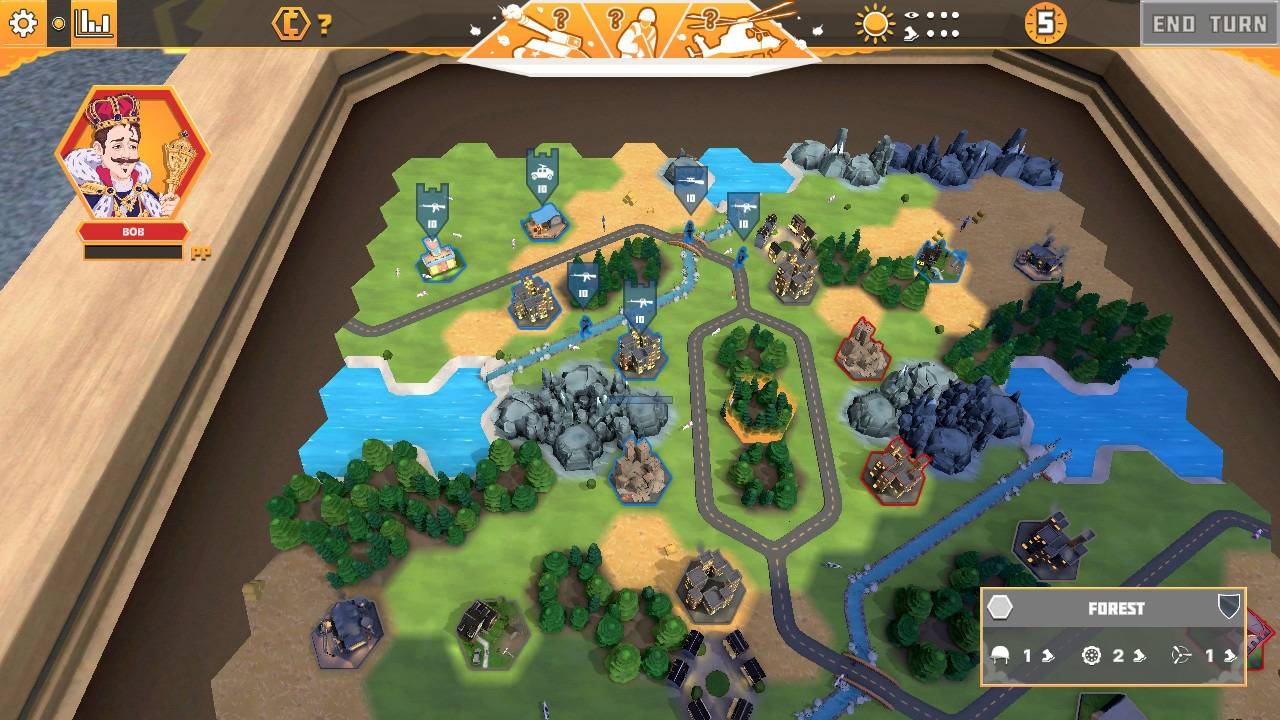Screen dimensions: 1280x720
Task: Click the shield icon on the Forest panel
Action: coord(1229,605)
